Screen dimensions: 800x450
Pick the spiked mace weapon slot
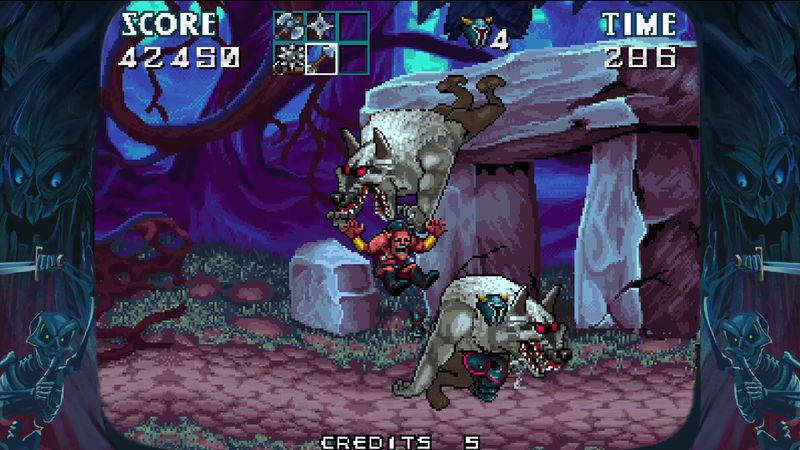[x=289, y=59]
